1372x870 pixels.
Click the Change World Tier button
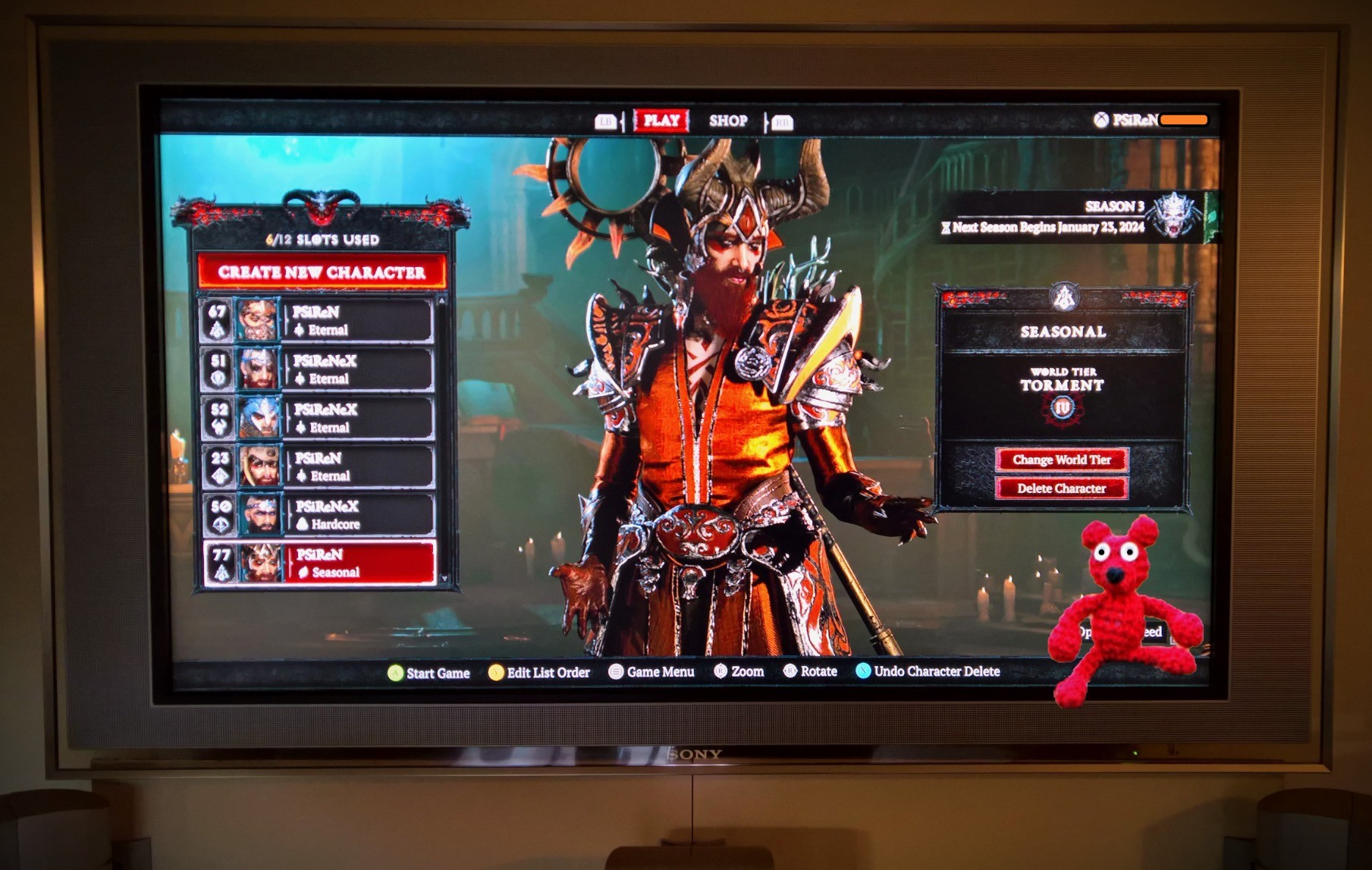(x=1061, y=460)
